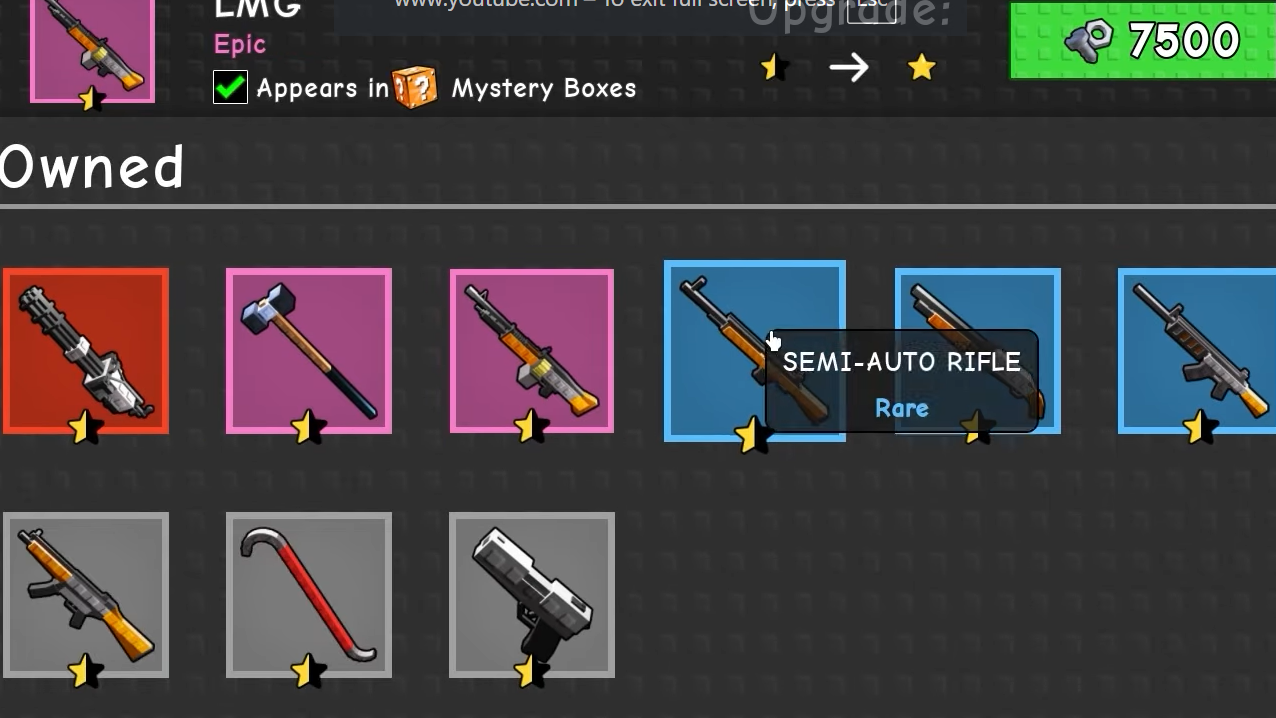
Task: Select the gray pistol tile
Action: click(x=532, y=595)
